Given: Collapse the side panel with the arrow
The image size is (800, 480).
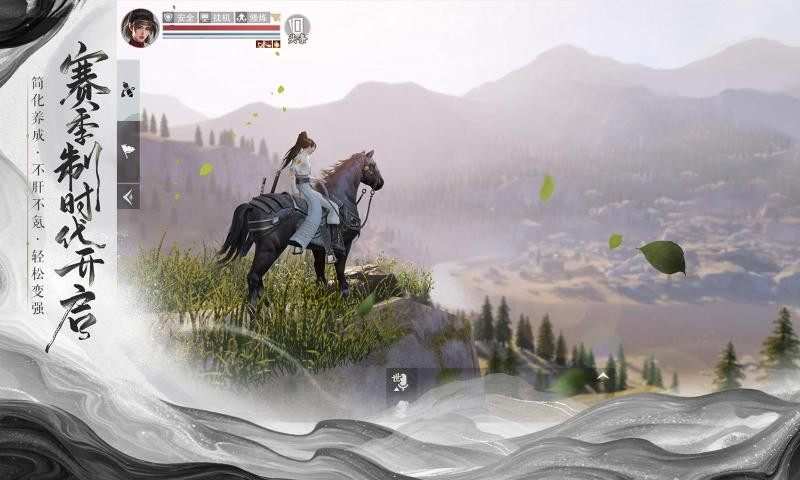Looking at the screenshot, I should coord(128,197).
